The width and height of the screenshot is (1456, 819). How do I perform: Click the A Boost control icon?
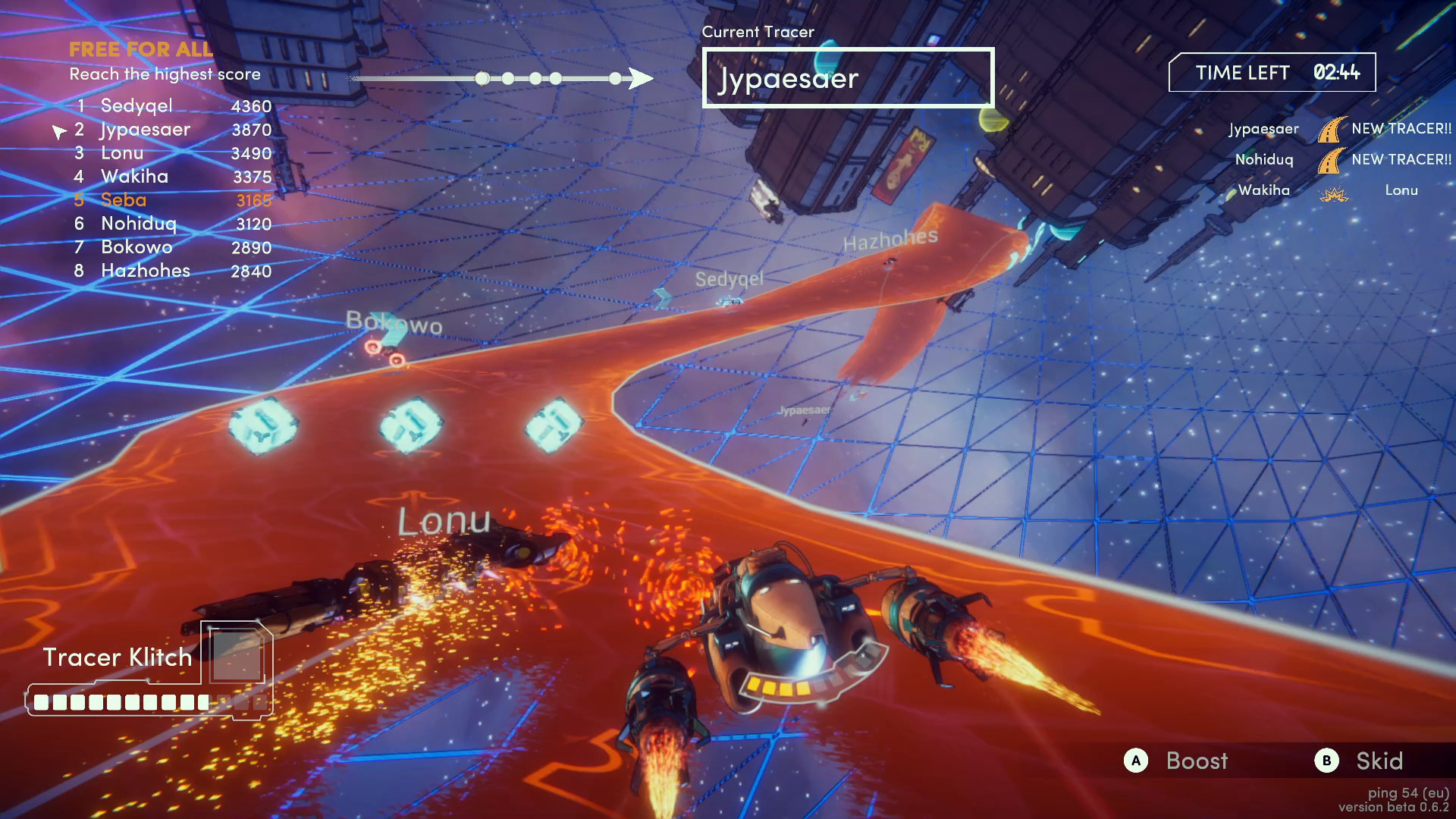pyautogui.click(x=1135, y=761)
